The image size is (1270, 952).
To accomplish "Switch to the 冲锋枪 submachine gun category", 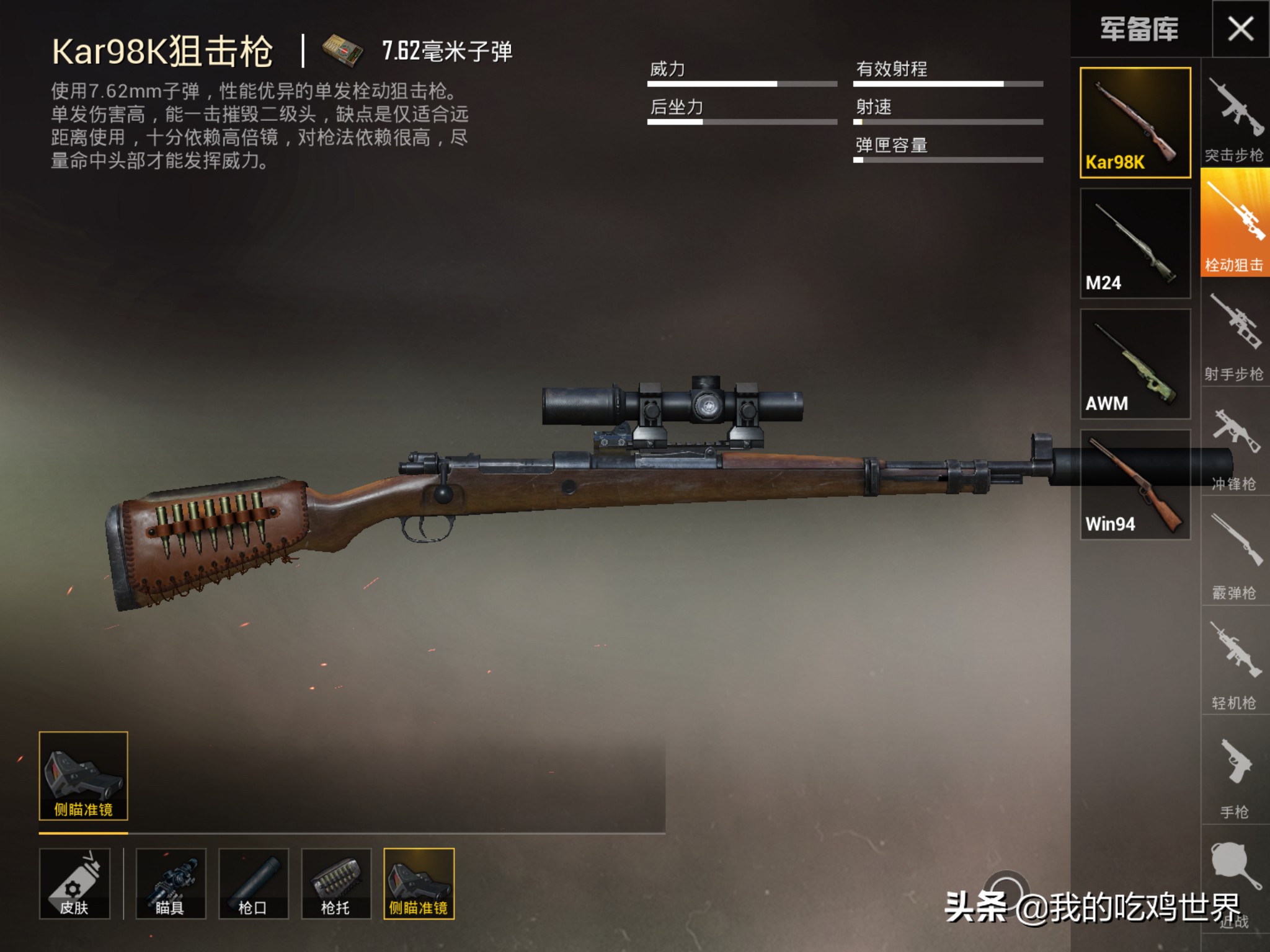I will 1234,443.
